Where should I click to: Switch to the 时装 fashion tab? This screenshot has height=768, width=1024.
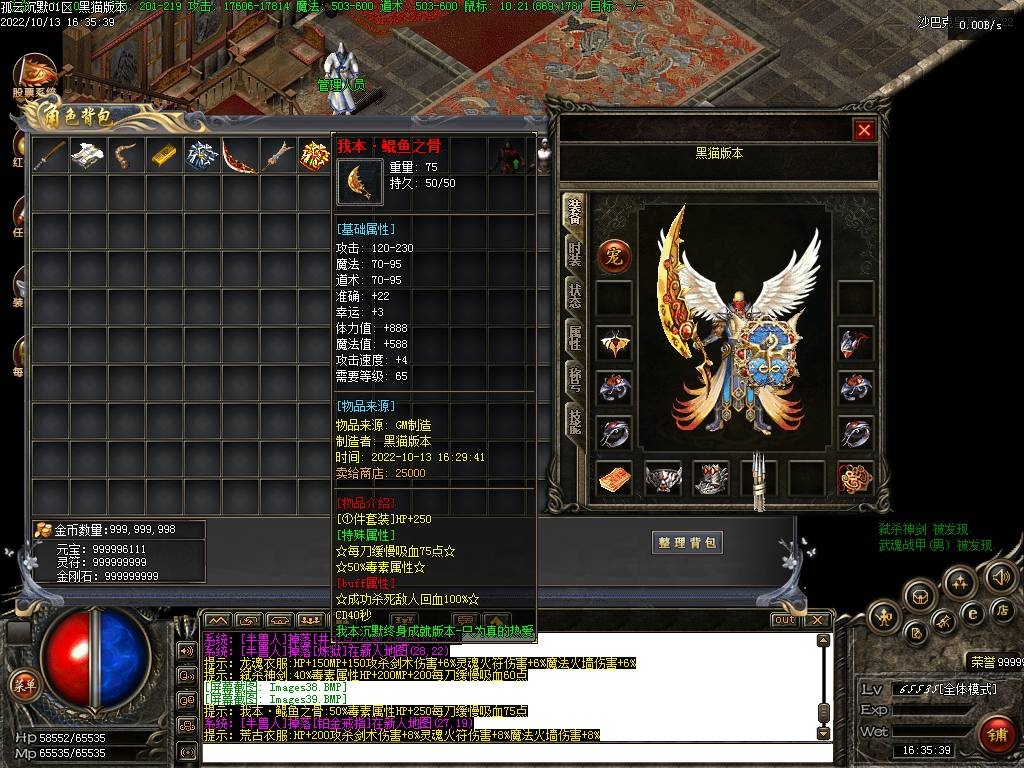tap(574, 253)
